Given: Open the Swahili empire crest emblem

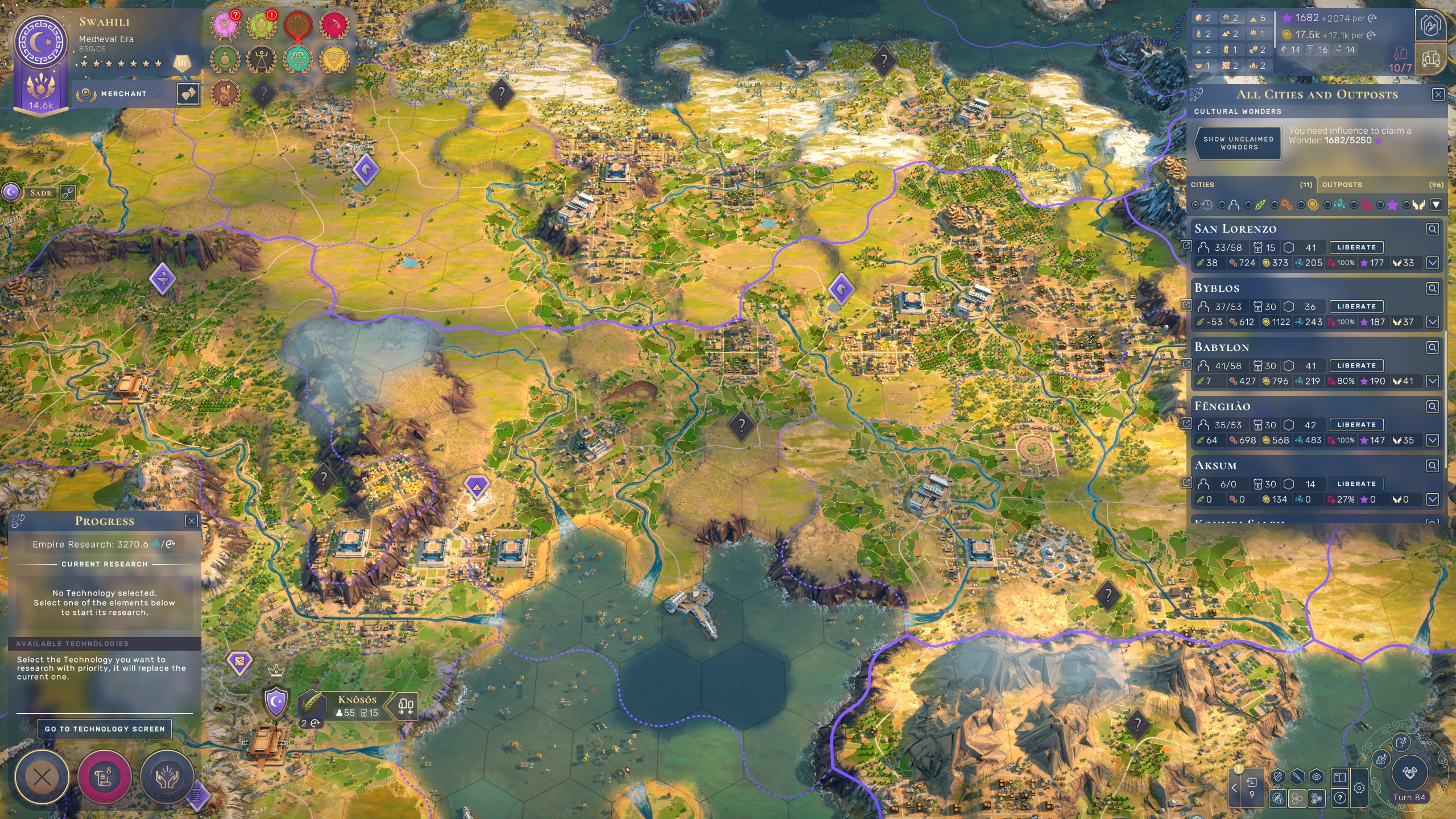Looking at the screenshot, I should click(40, 43).
